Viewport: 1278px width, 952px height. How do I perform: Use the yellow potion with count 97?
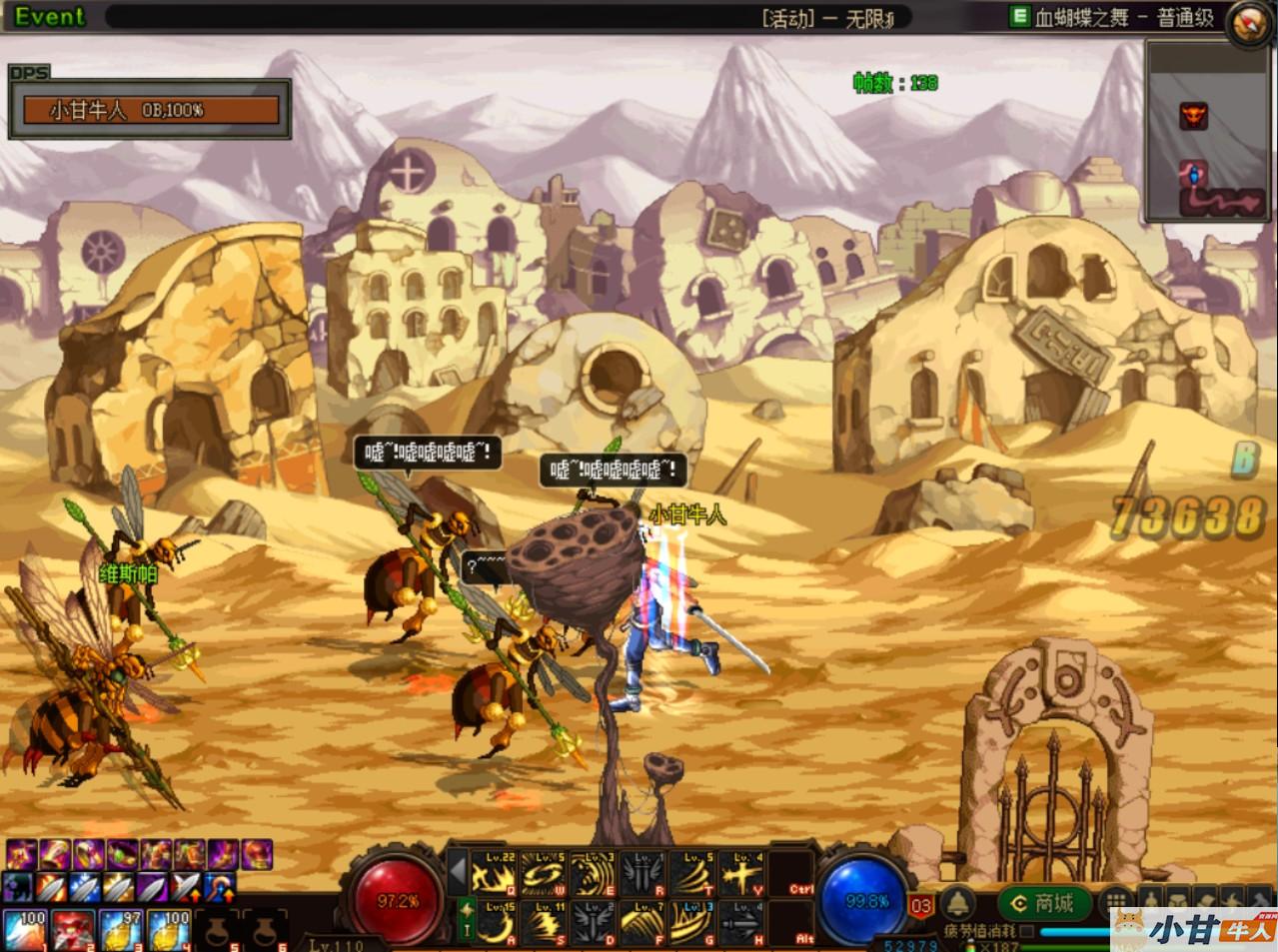121,929
